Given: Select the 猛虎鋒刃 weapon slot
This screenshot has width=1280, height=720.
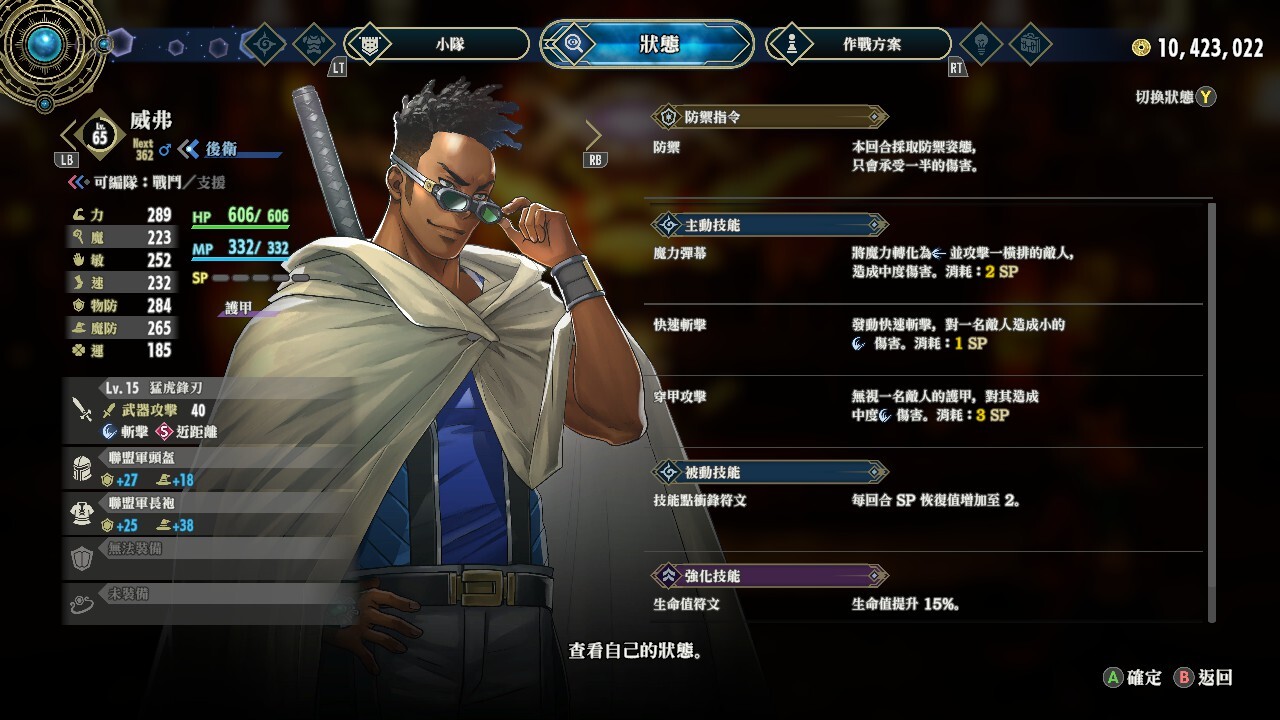Looking at the screenshot, I should [210, 410].
